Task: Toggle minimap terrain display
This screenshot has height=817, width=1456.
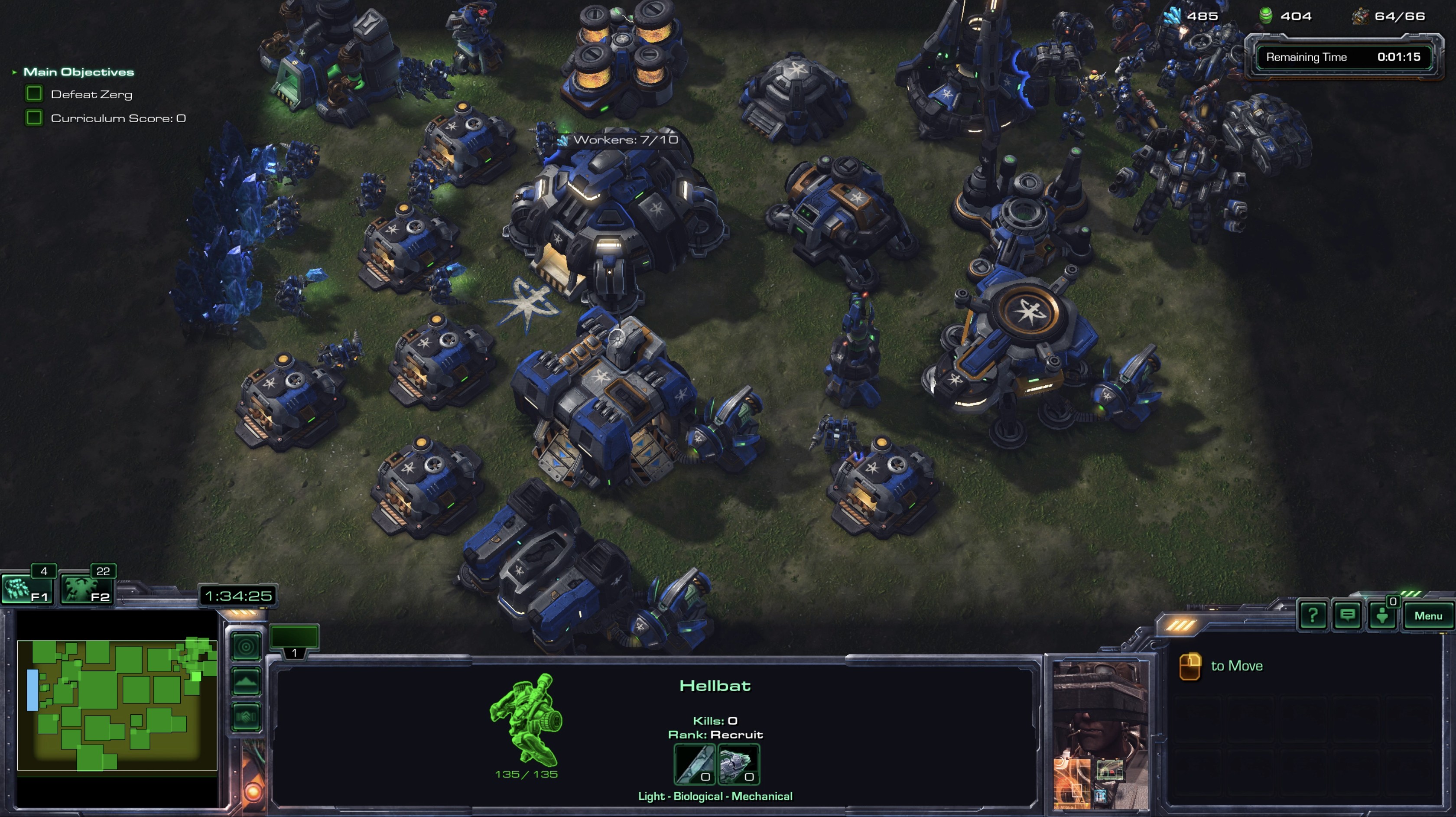Action: click(x=247, y=681)
